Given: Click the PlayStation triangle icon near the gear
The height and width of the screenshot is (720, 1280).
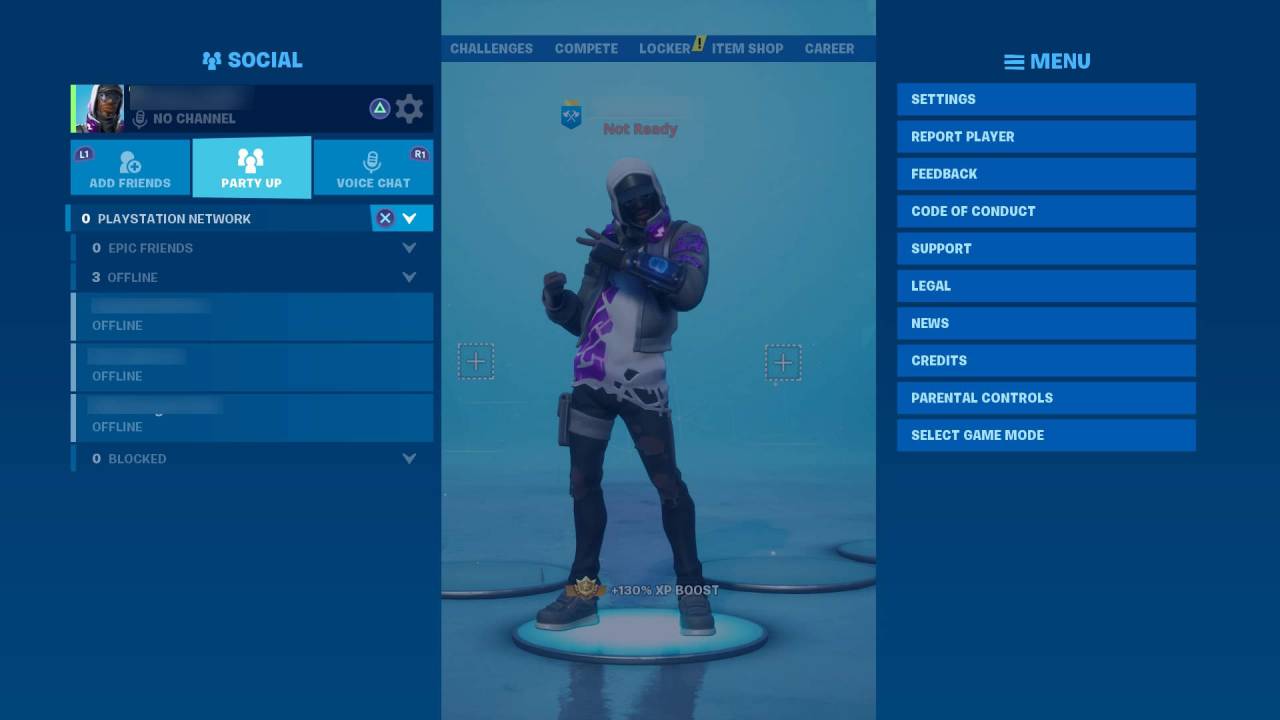Looking at the screenshot, I should click(x=378, y=109).
